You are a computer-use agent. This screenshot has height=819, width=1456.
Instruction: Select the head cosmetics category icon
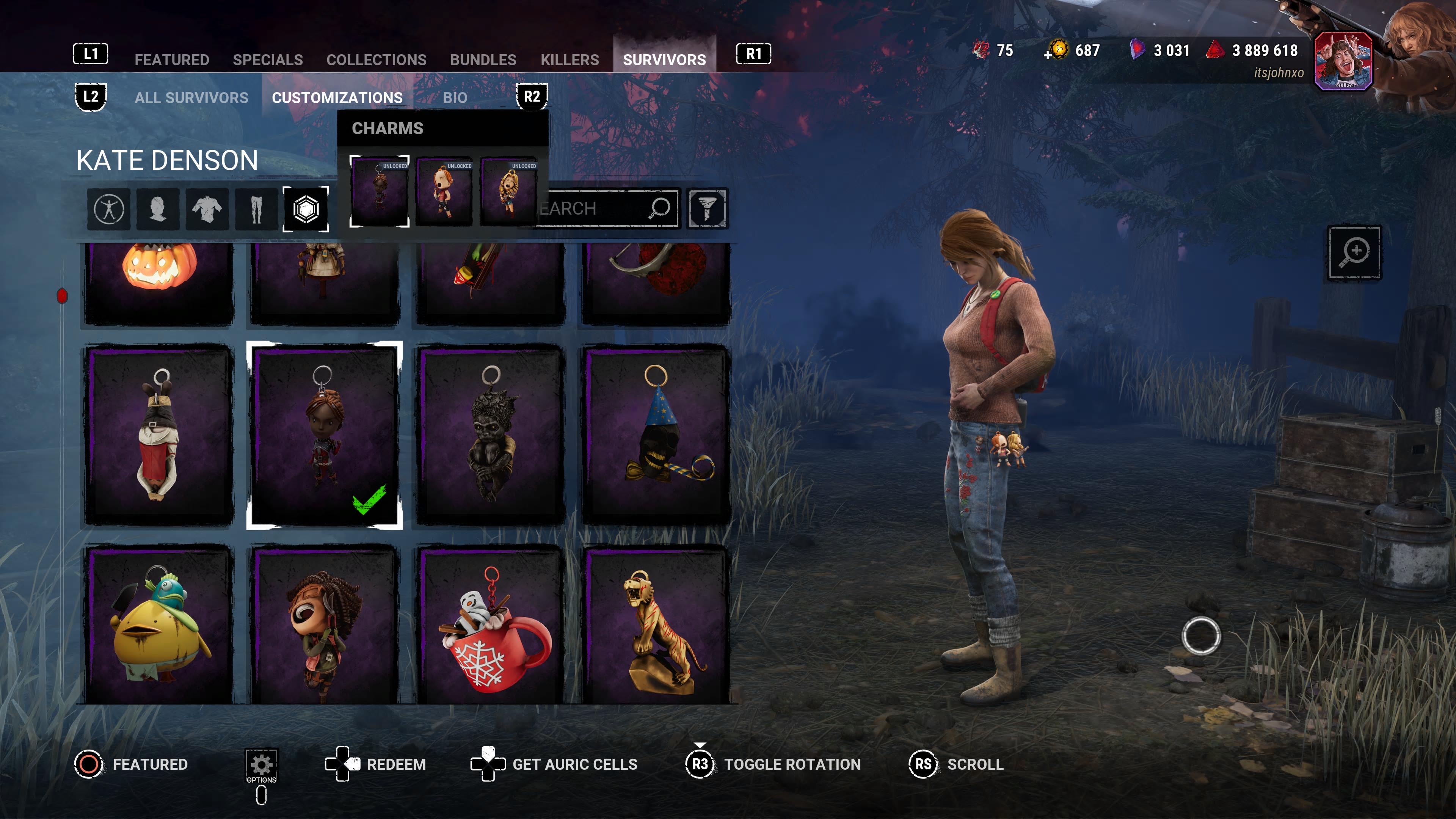tap(158, 209)
